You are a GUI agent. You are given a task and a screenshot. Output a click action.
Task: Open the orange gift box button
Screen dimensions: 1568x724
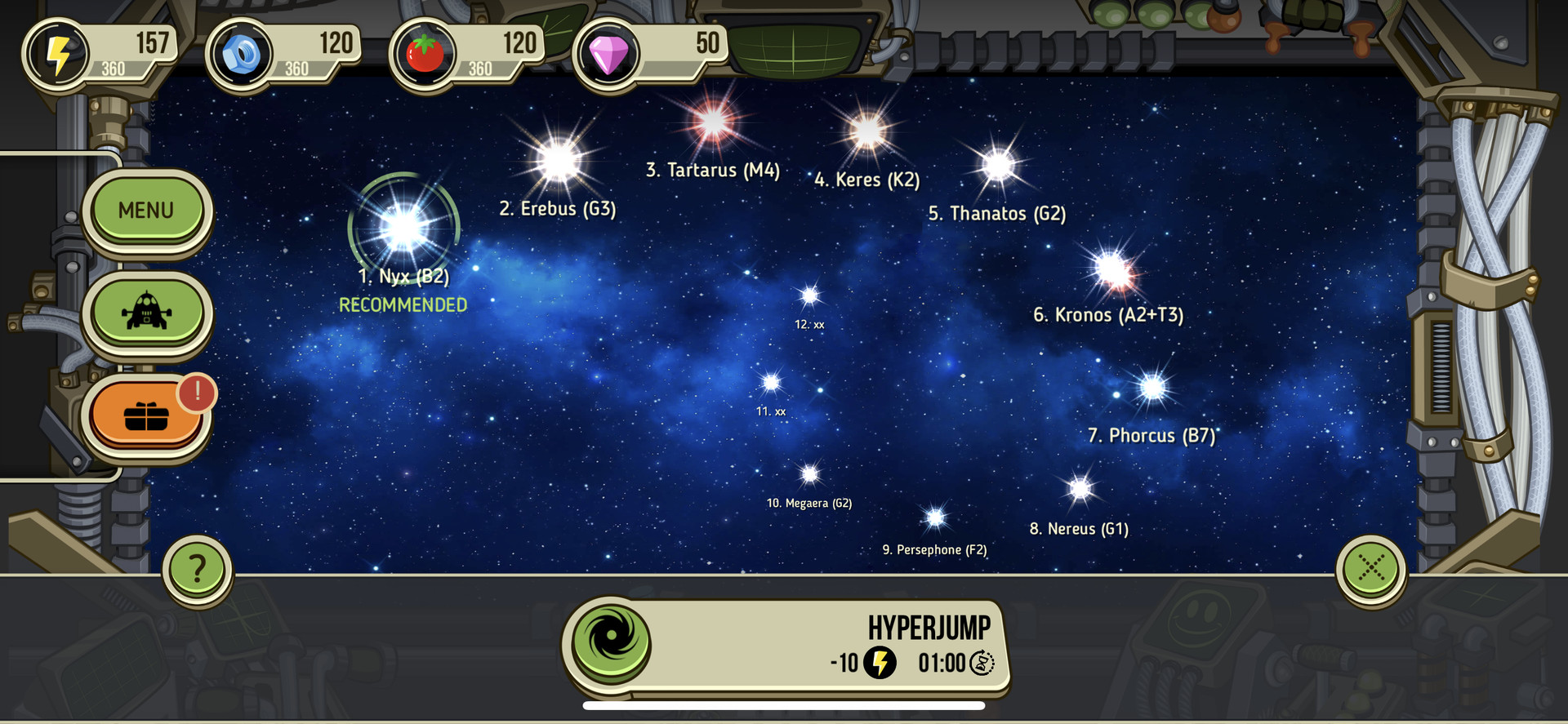[x=146, y=415]
